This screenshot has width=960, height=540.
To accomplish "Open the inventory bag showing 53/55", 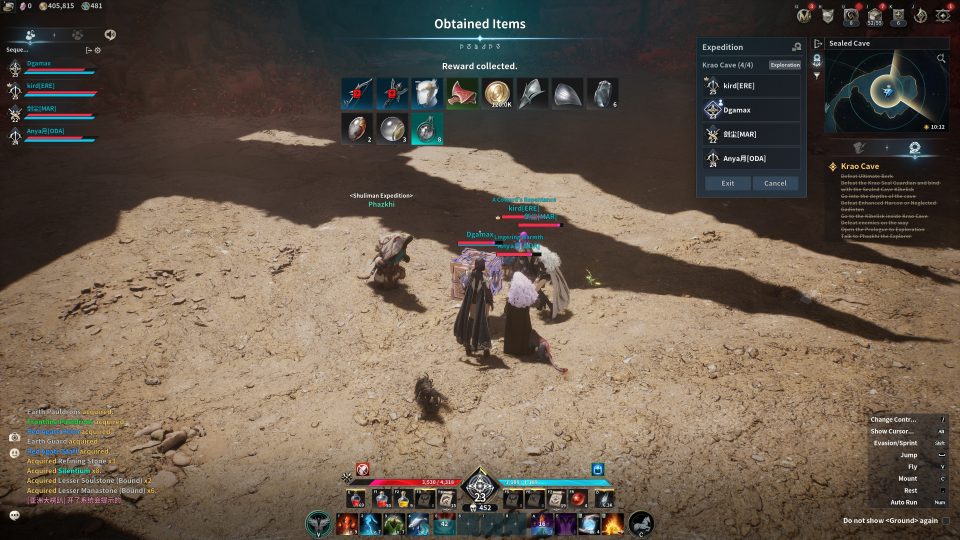I will pyautogui.click(x=876, y=14).
